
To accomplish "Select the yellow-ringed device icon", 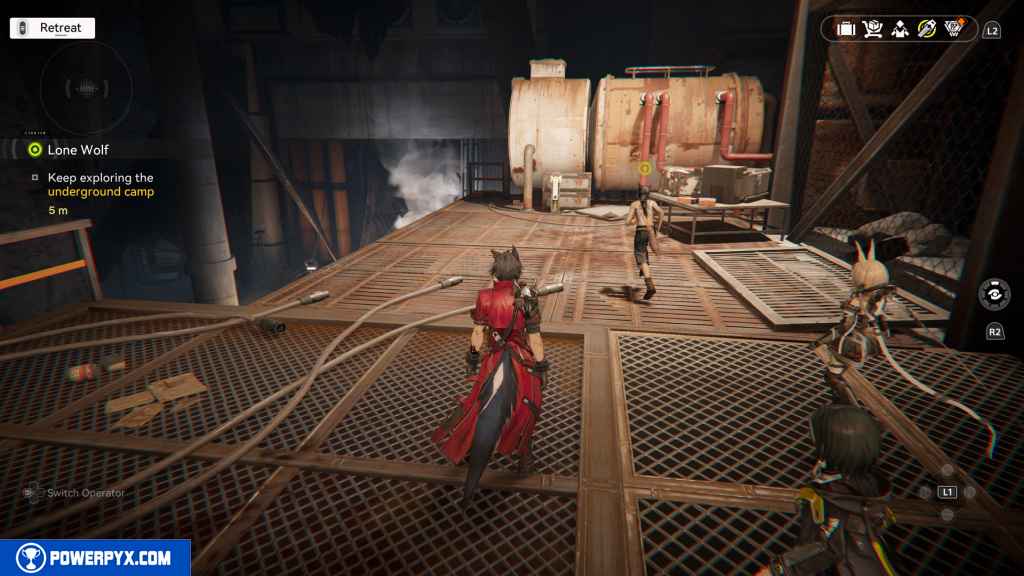I will (x=927, y=29).
